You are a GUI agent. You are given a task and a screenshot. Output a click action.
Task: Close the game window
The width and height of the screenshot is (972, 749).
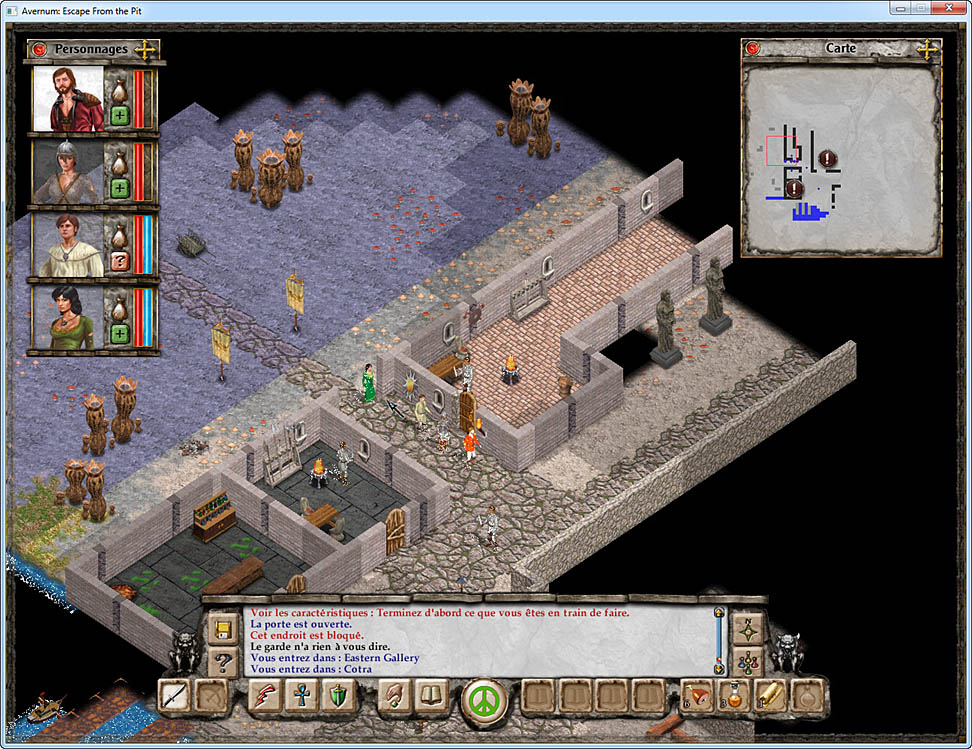coord(949,8)
